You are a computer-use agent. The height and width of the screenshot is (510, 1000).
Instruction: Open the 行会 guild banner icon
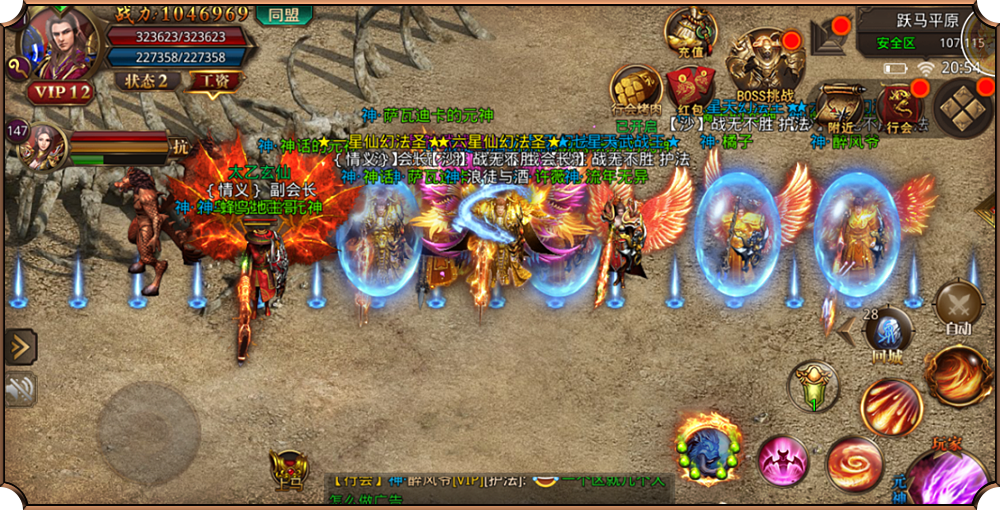tap(900, 105)
